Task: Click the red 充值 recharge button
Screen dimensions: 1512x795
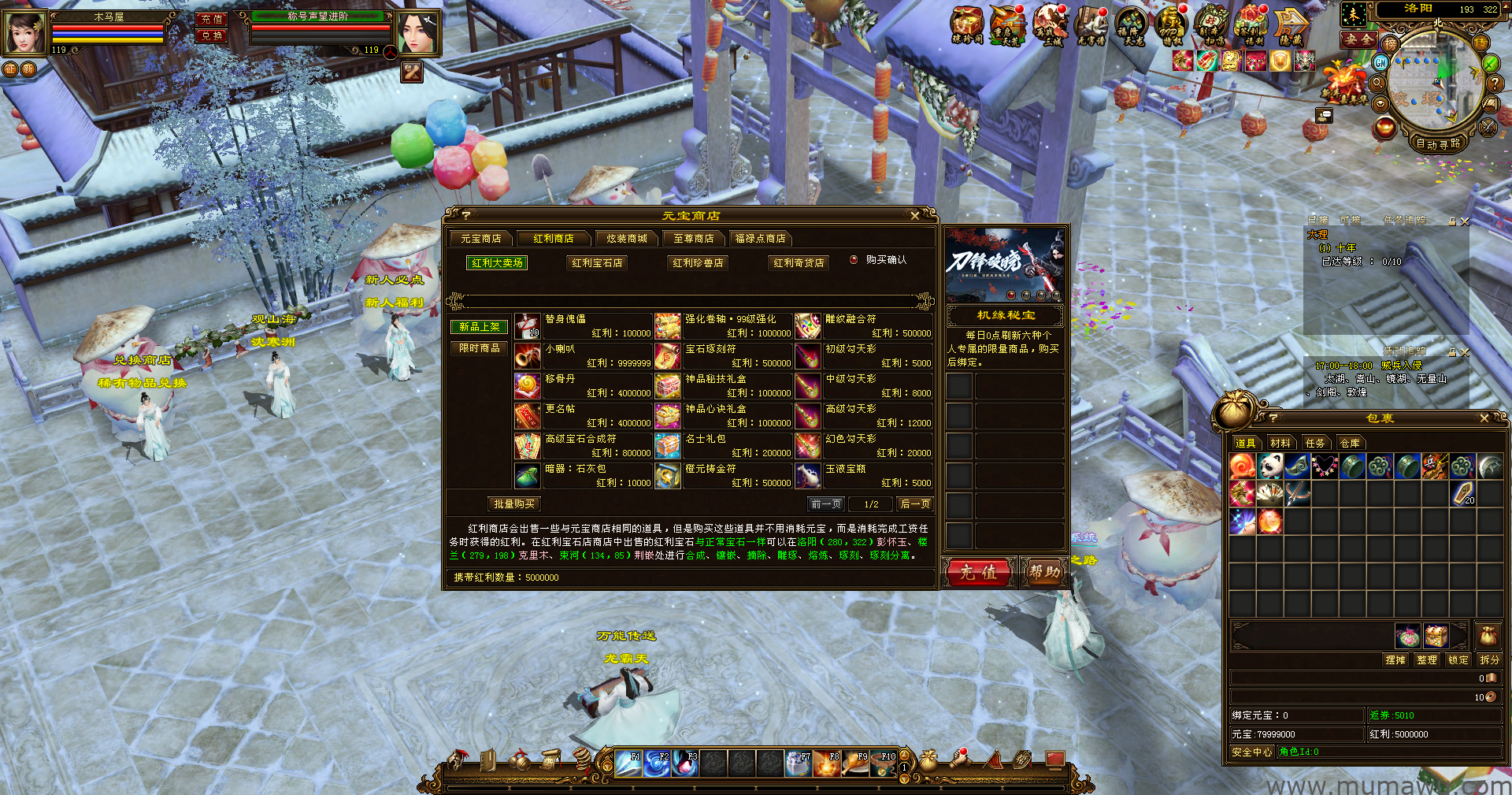Action: [x=978, y=573]
